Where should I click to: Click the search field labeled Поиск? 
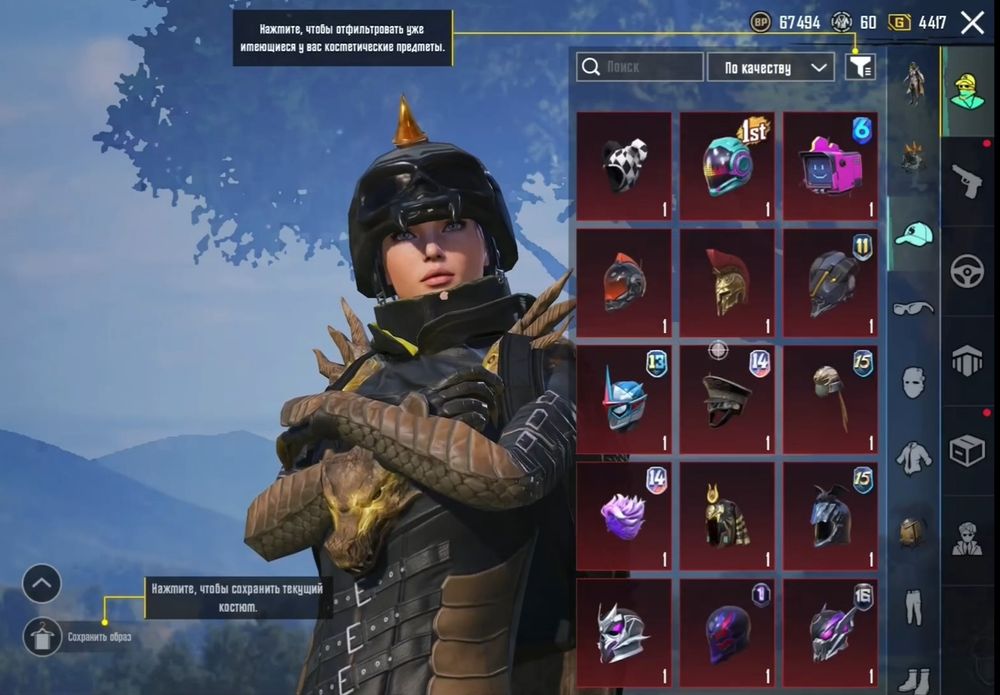click(x=640, y=67)
